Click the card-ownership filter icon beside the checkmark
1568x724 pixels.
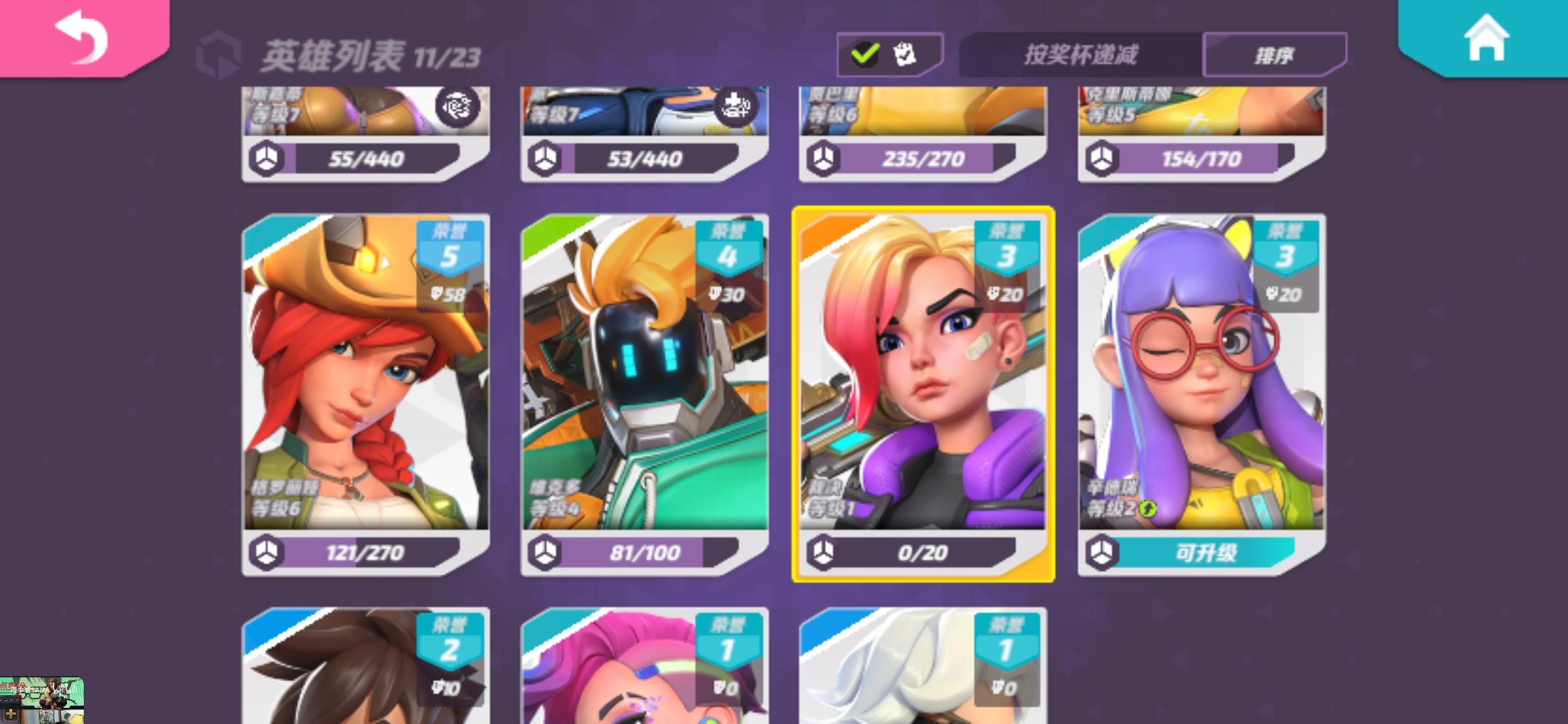[906, 52]
